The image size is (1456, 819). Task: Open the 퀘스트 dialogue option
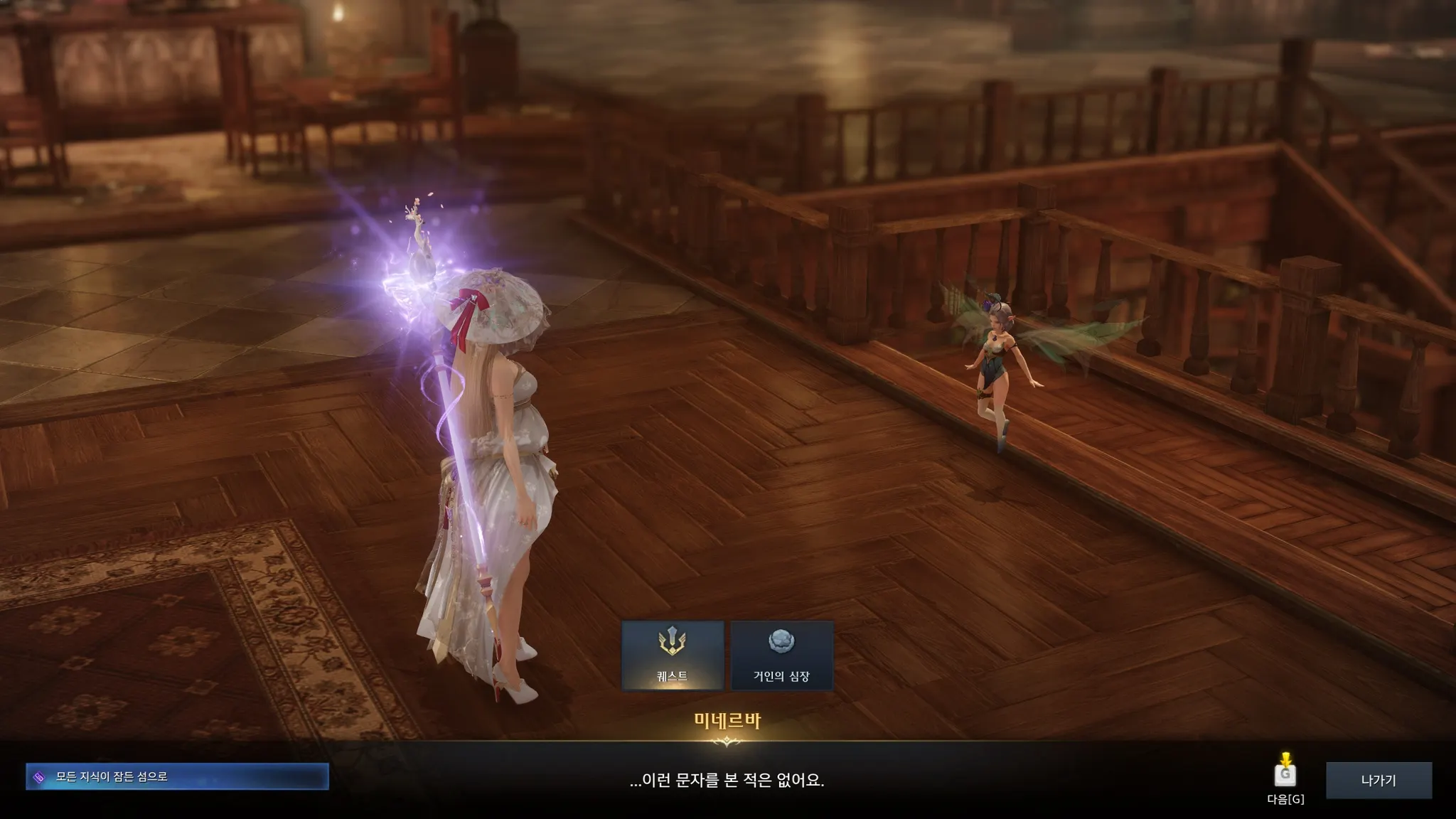coord(673,655)
